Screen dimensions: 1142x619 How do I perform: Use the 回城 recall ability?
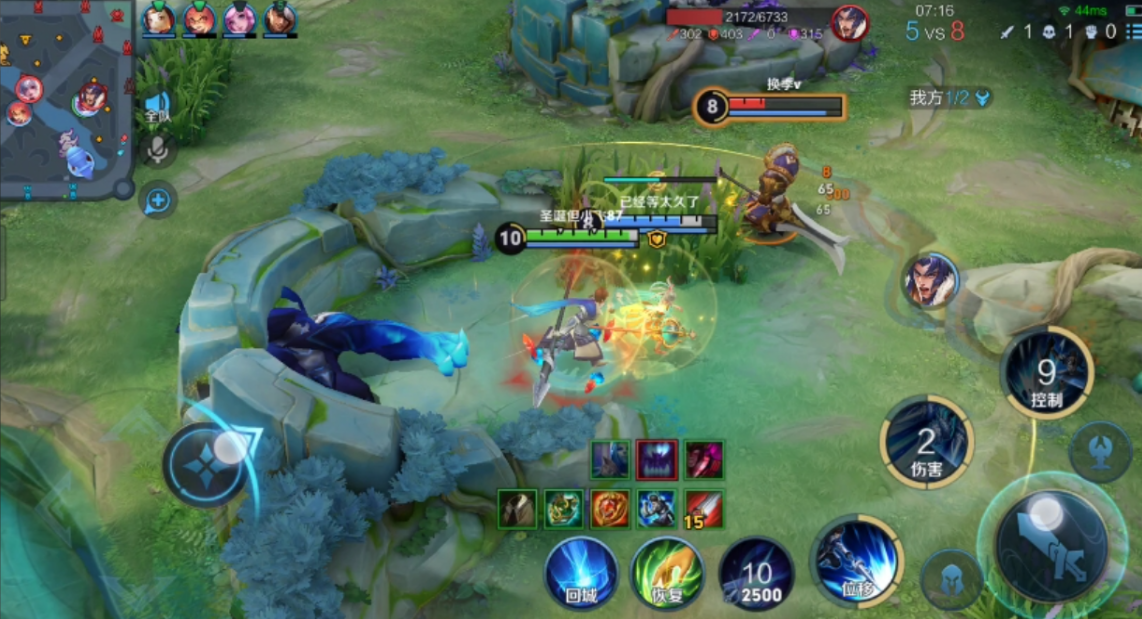pyautogui.click(x=580, y=573)
